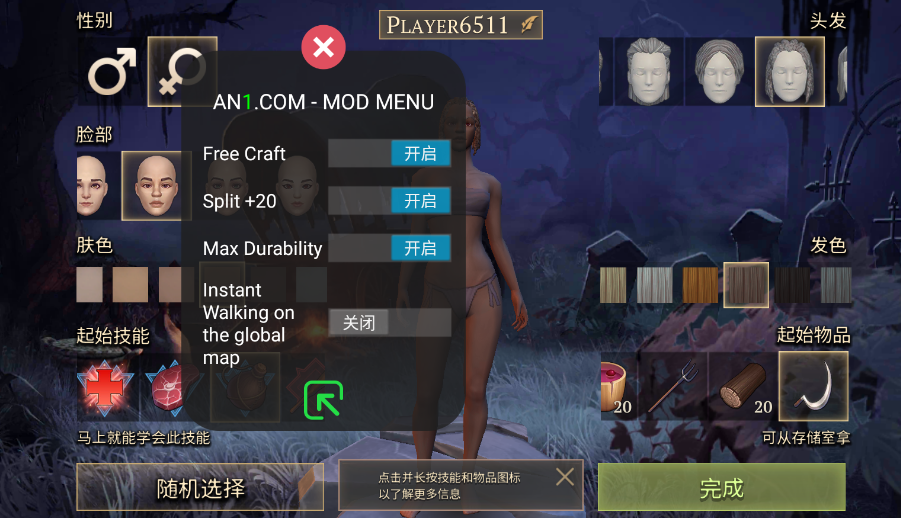The width and height of the screenshot is (901, 518).
Task: Confirm character with the green 完成 button
Action: (x=721, y=488)
